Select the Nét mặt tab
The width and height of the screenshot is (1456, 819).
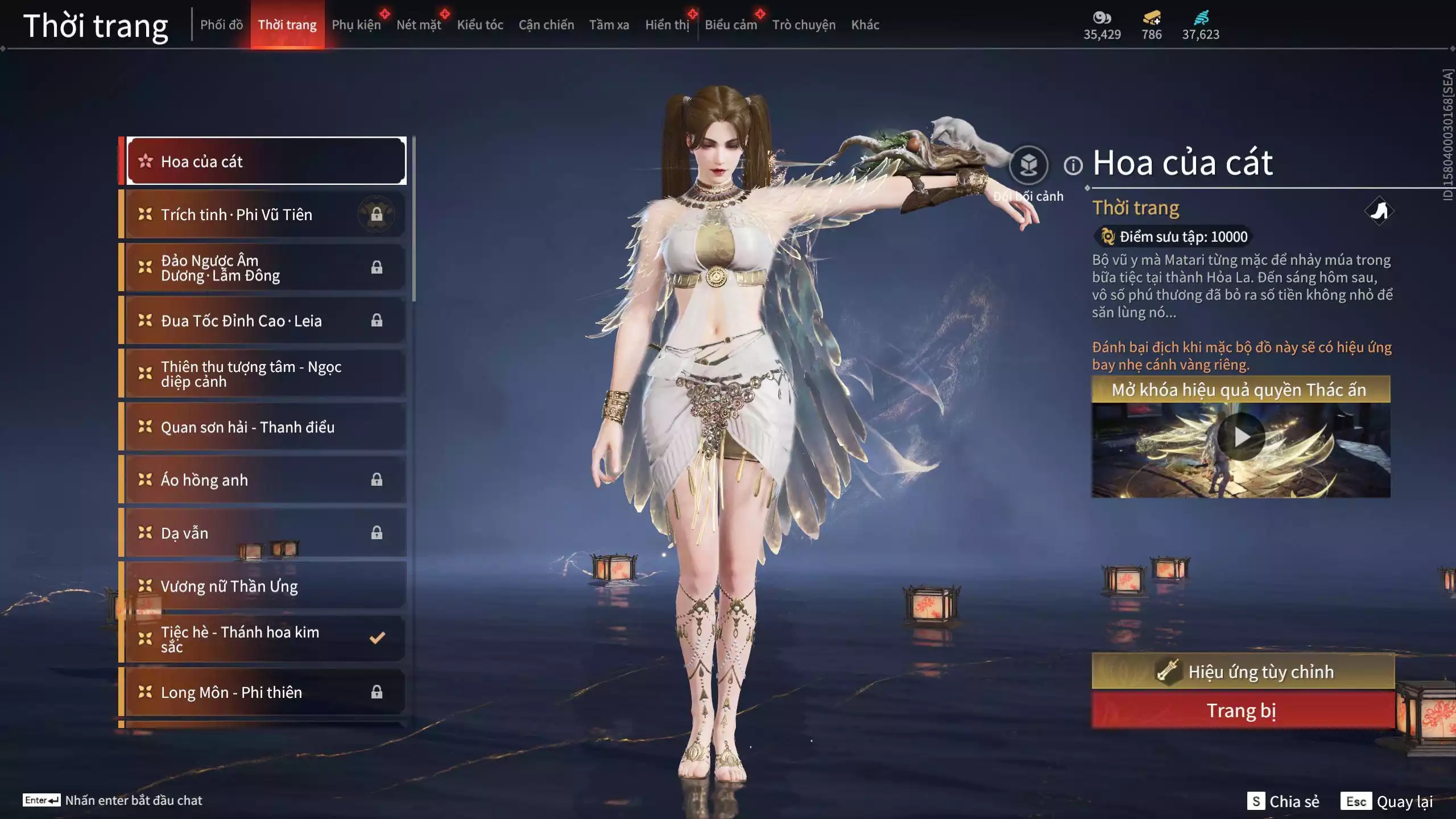tap(419, 25)
